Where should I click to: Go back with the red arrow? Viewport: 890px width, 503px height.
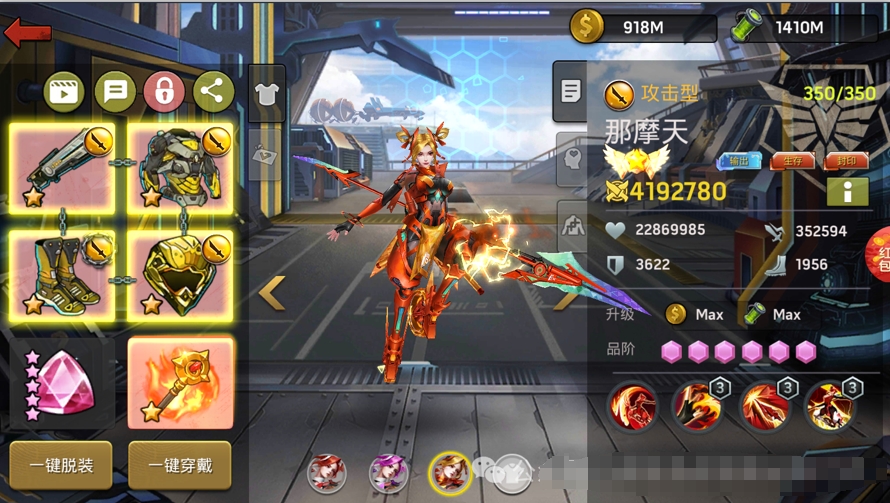tap(27, 32)
